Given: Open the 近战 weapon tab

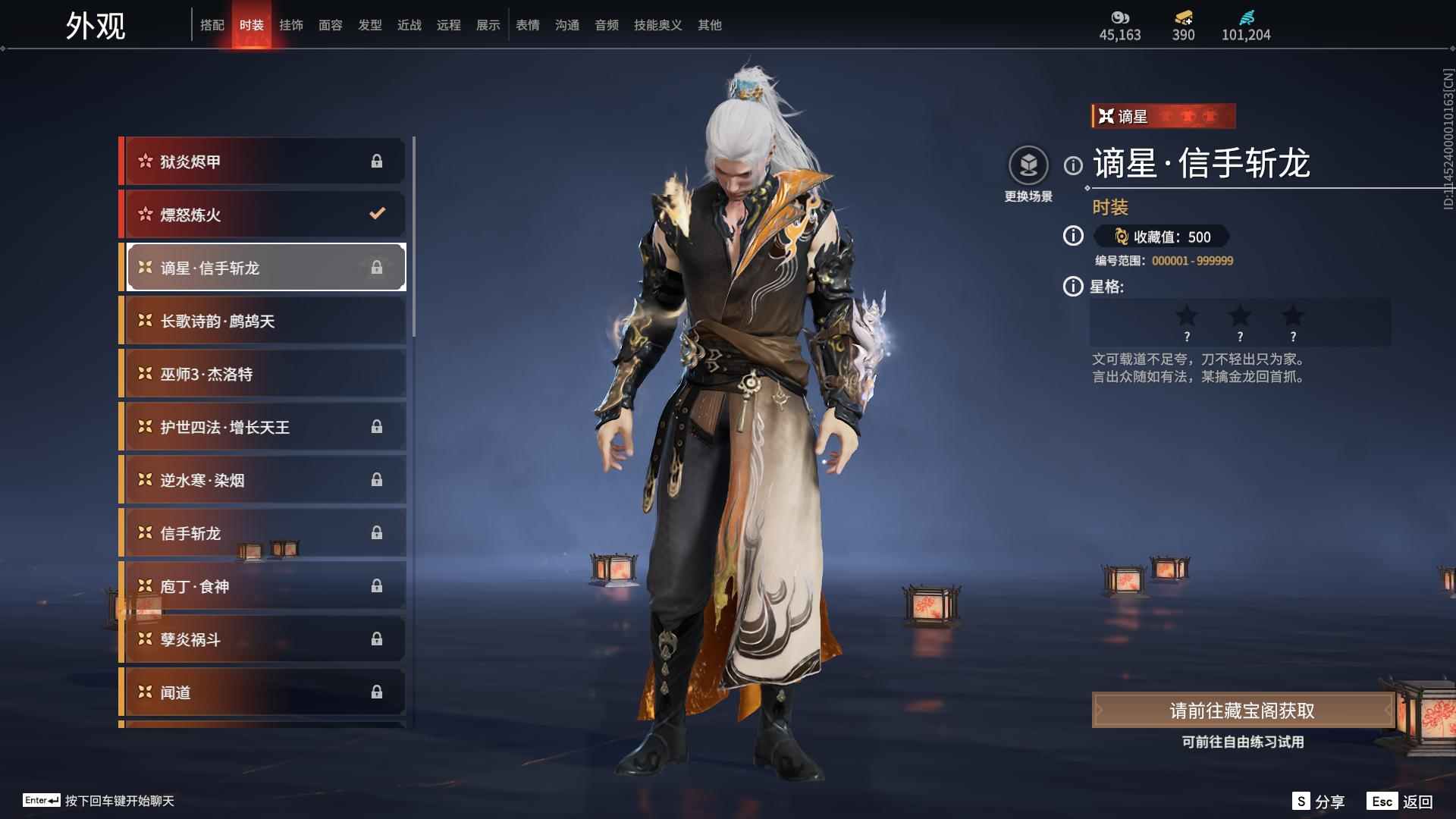Looking at the screenshot, I should point(409,25).
